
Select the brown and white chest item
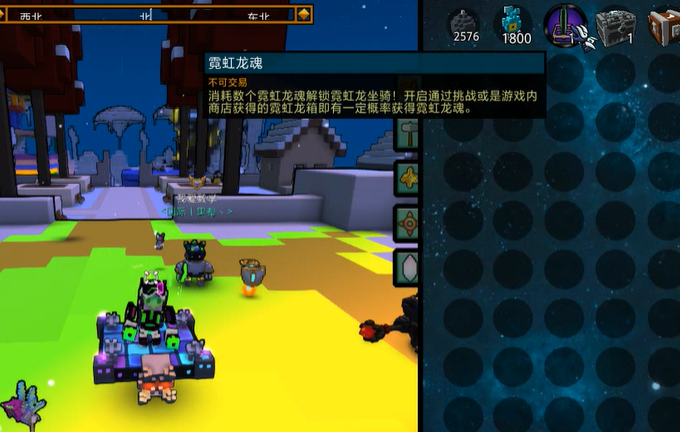(664, 25)
